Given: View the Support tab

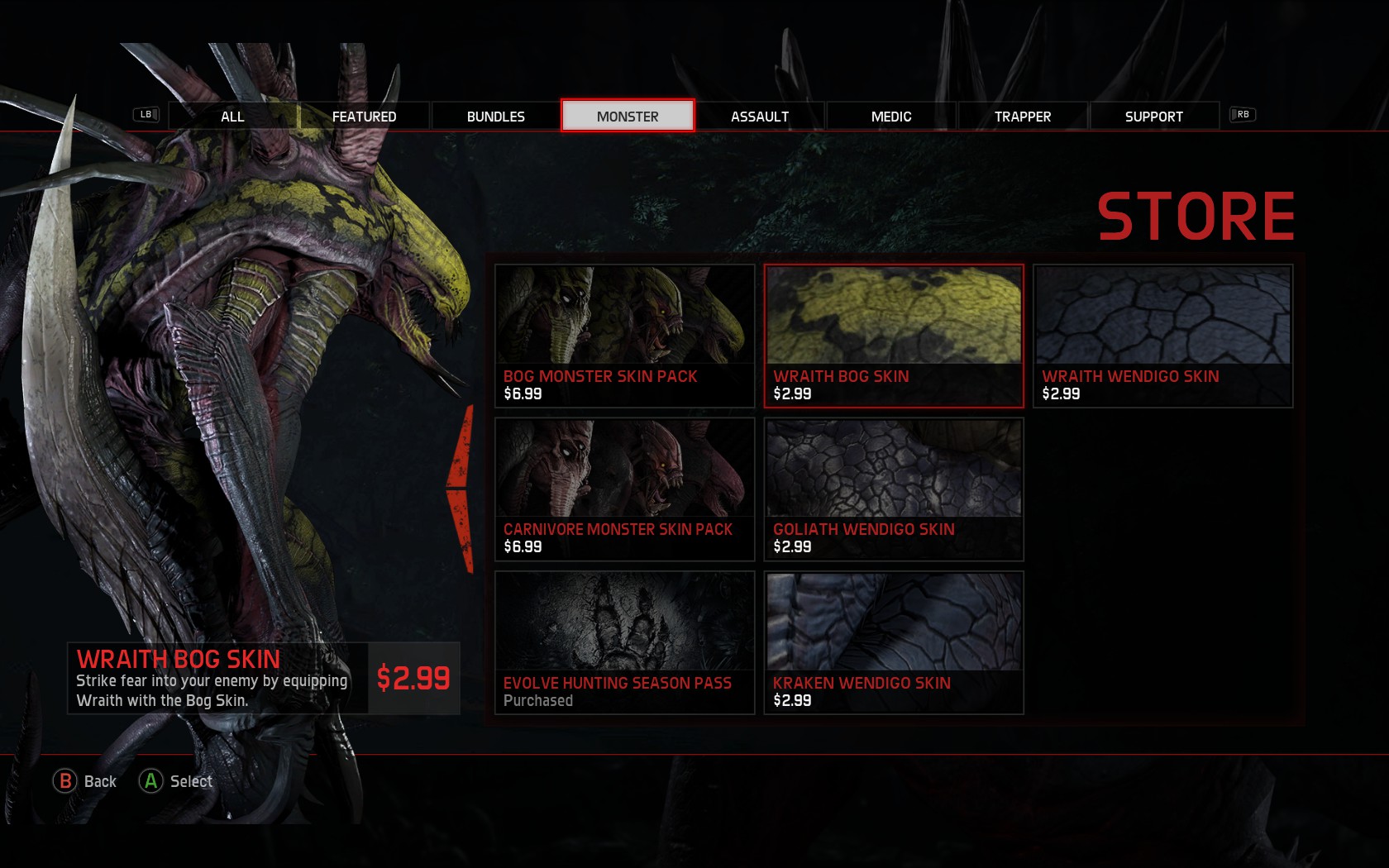Looking at the screenshot, I should (1153, 117).
